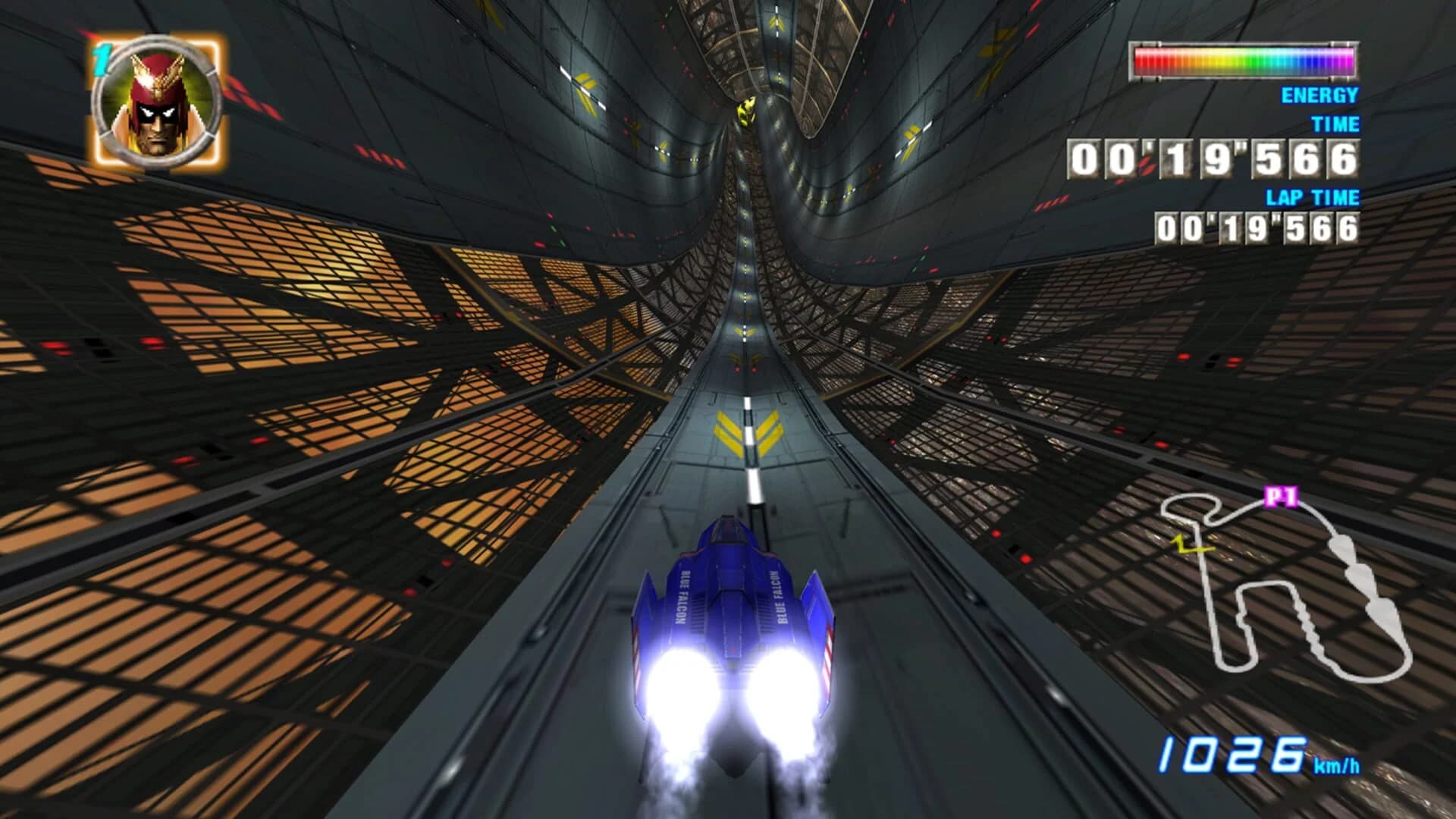
Task: Select the TIME section heading
Action: click(1336, 121)
